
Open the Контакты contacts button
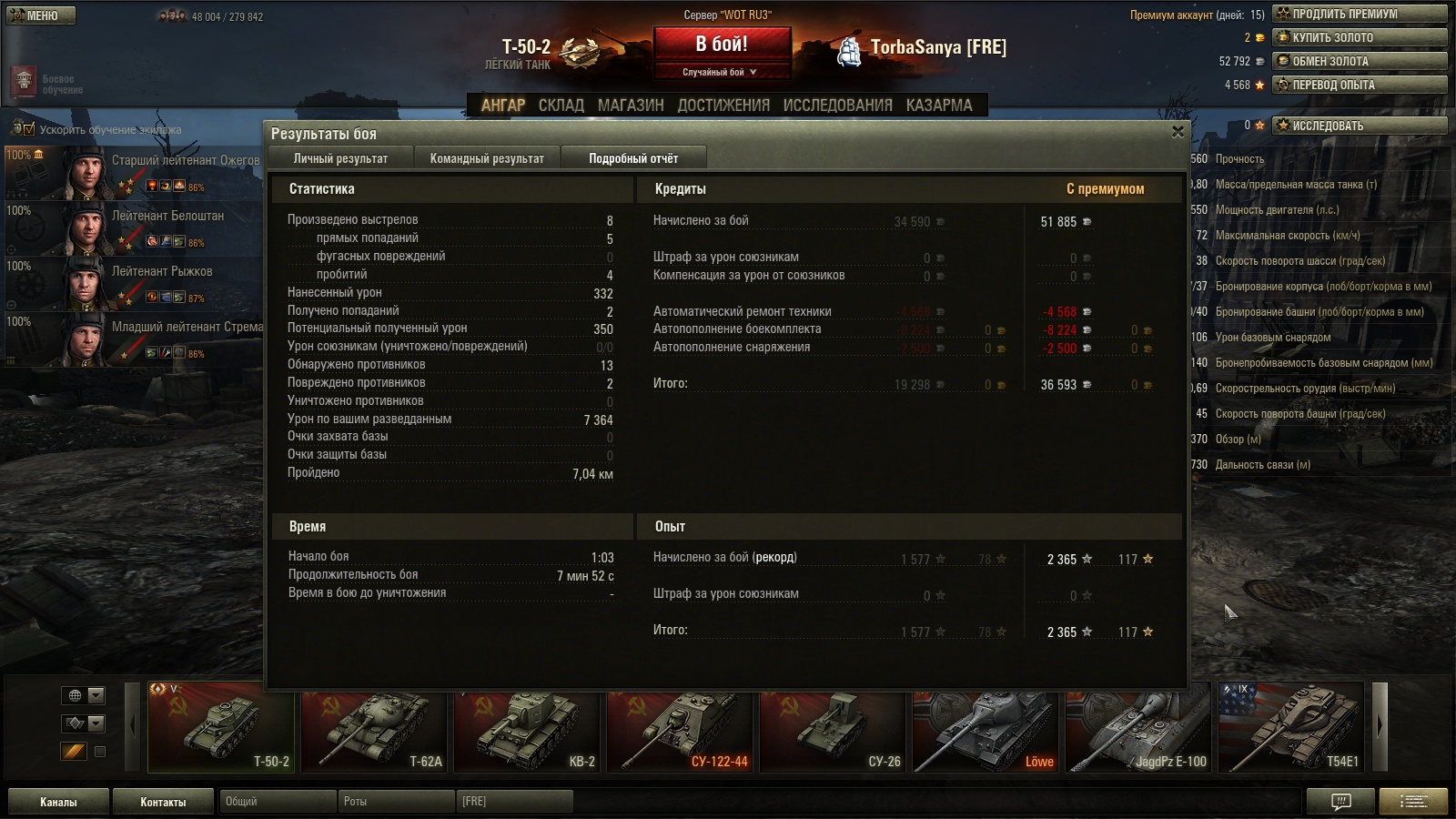(163, 802)
